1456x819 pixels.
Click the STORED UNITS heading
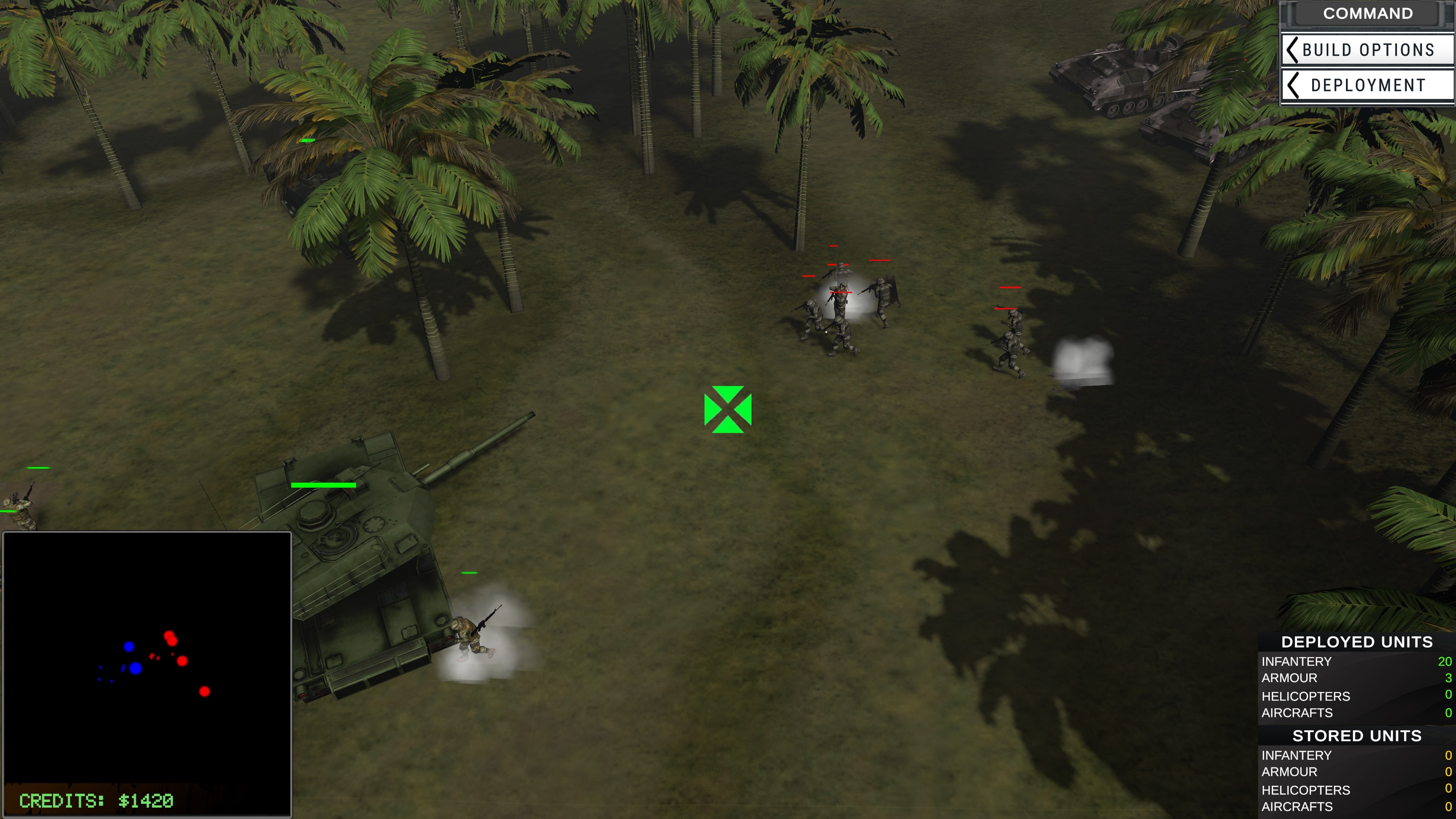pyautogui.click(x=1358, y=736)
